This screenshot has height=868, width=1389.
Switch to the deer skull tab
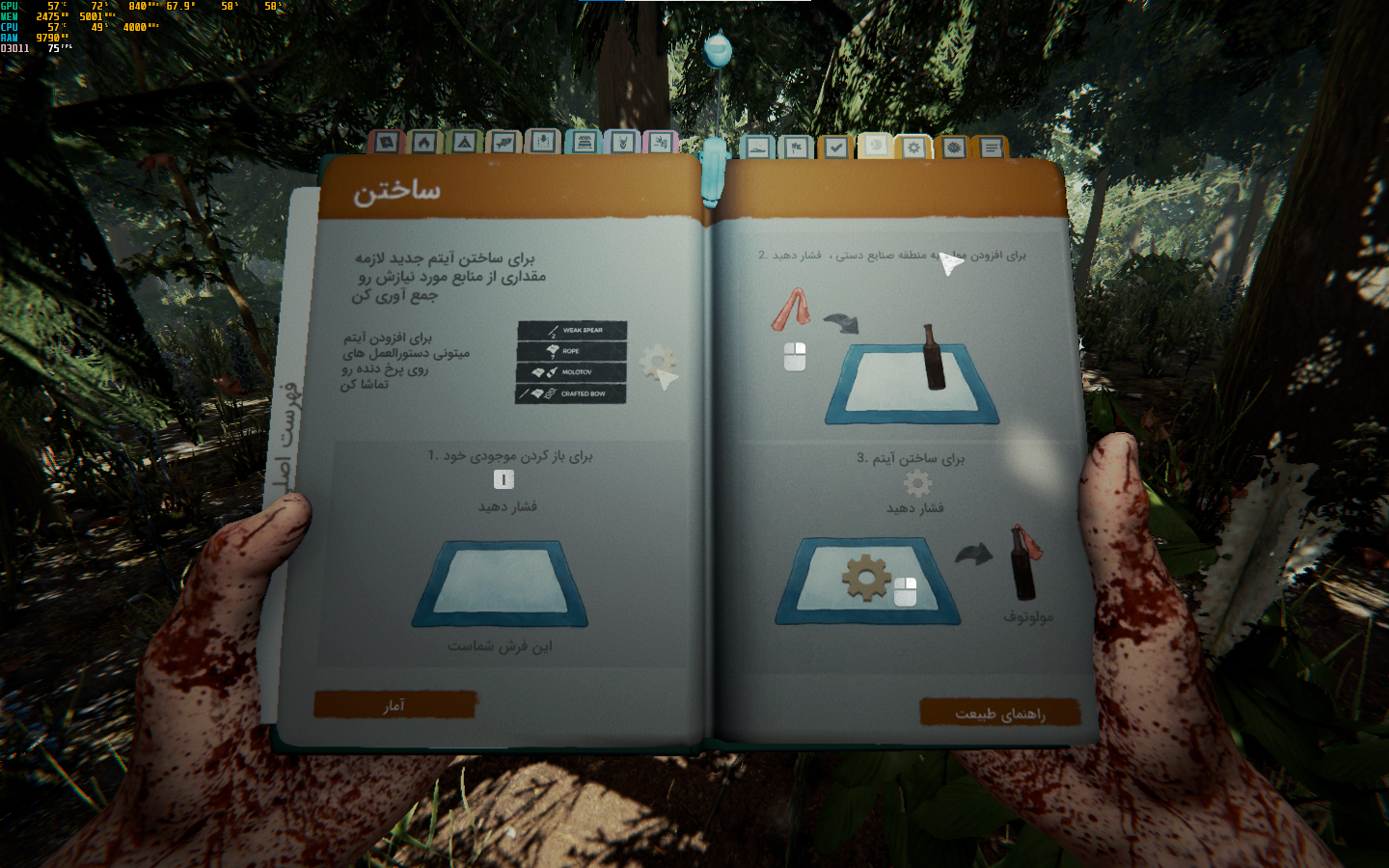[x=623, y=143]
